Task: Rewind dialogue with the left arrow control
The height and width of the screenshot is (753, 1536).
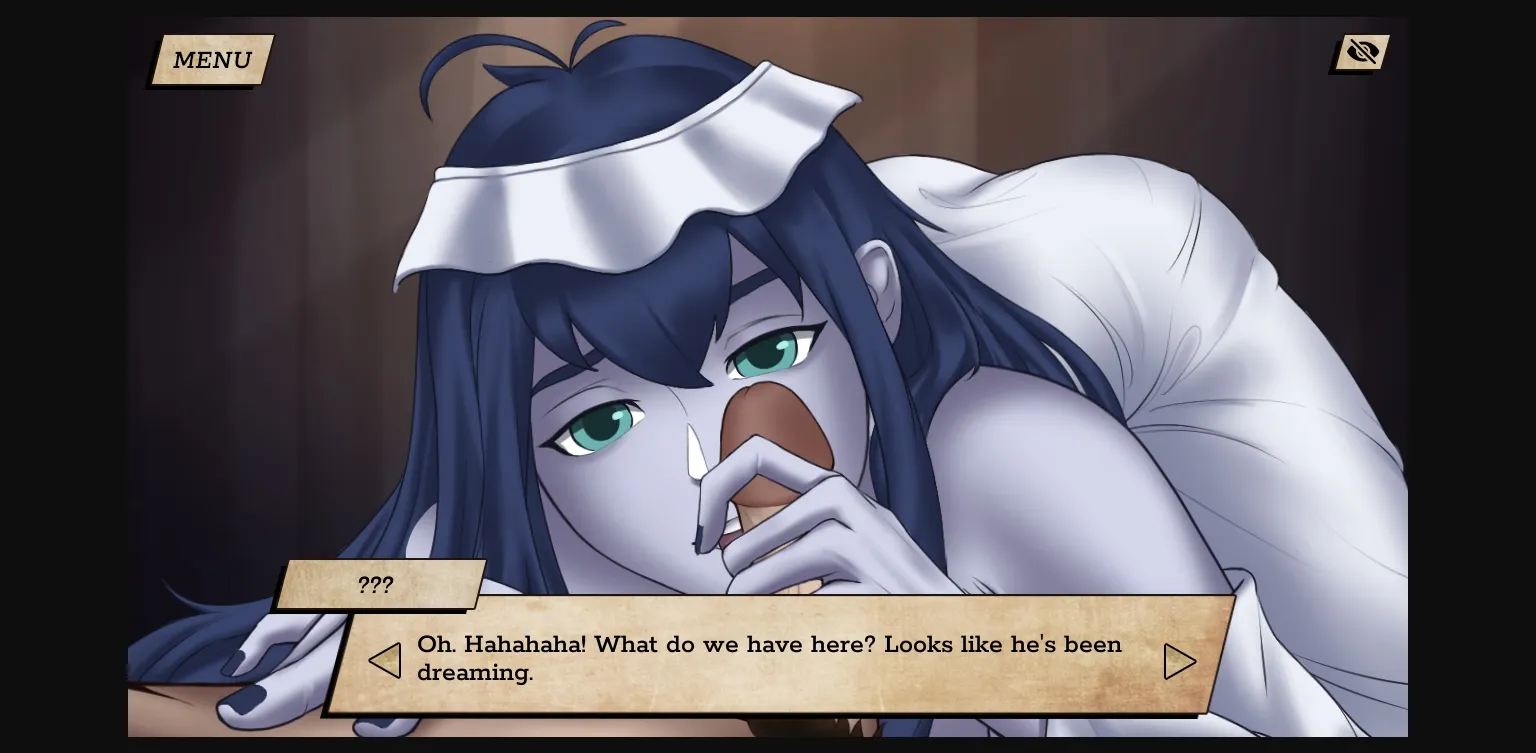Action: tap(385, 660)
